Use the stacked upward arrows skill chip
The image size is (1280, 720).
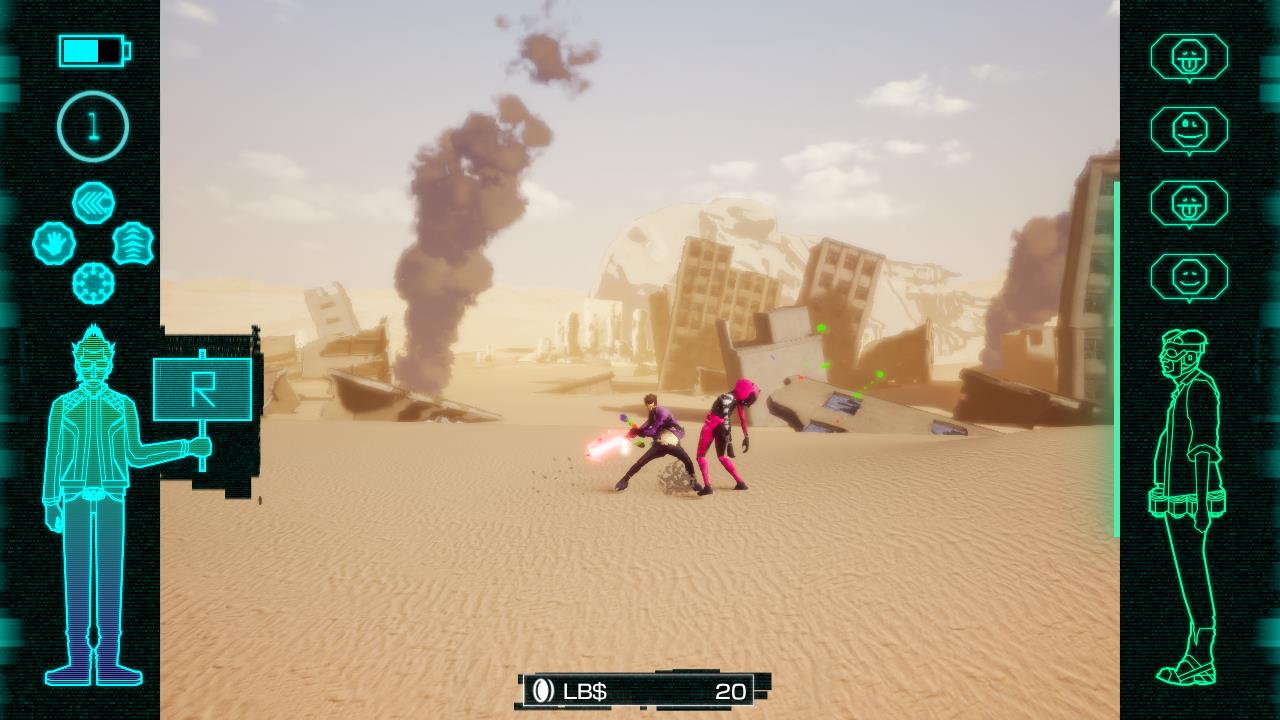[133, 243]
